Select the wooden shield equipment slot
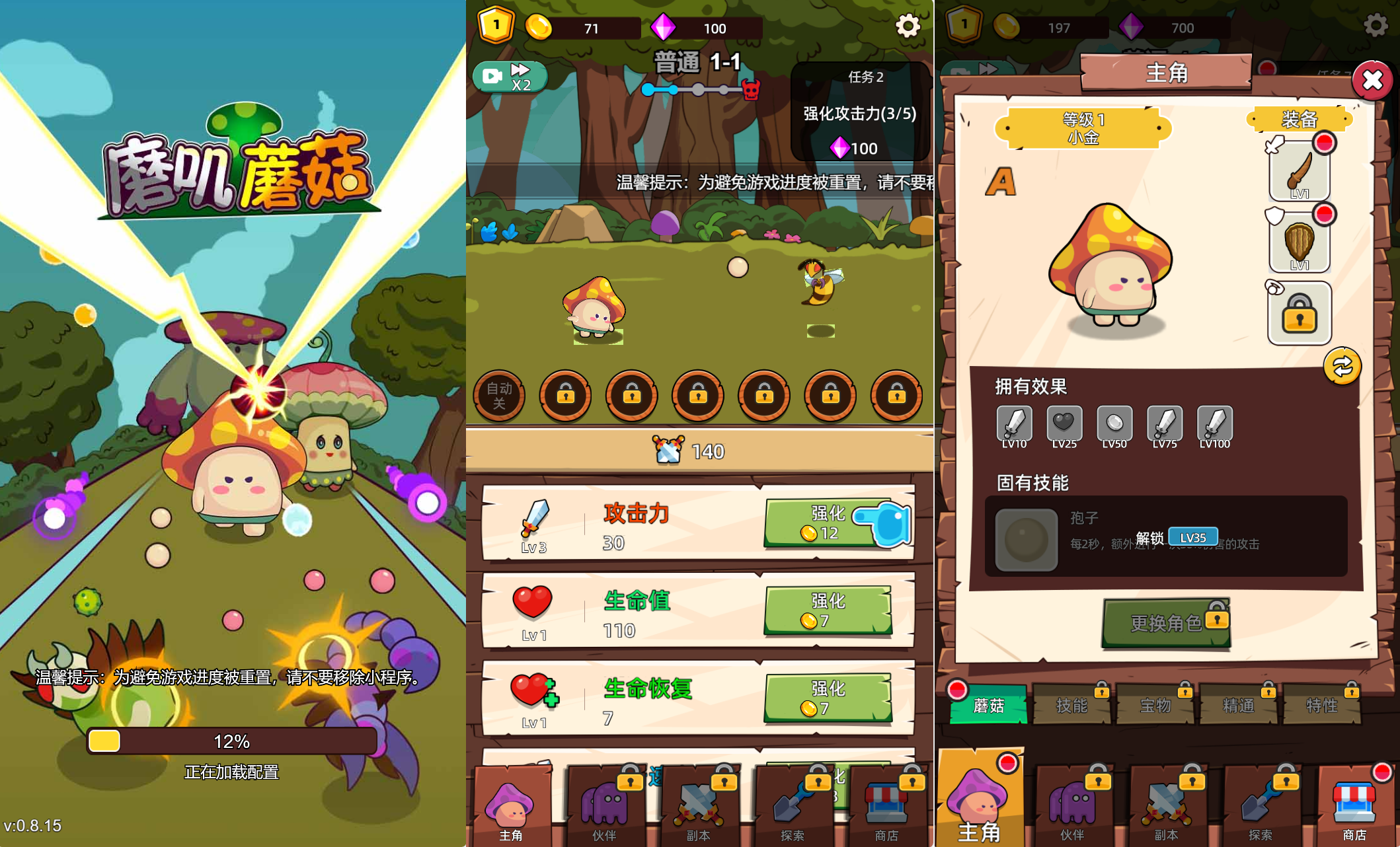 click(1299, 243)
